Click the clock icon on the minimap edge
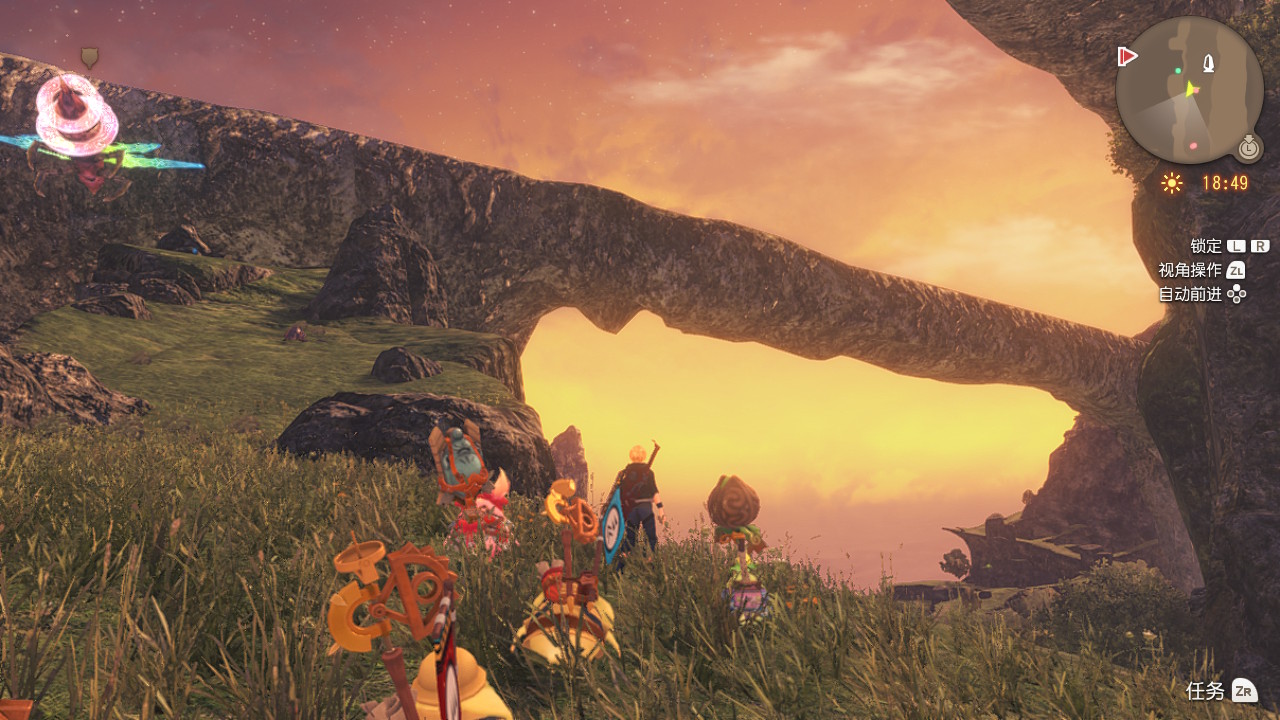 click(1248, 148)
